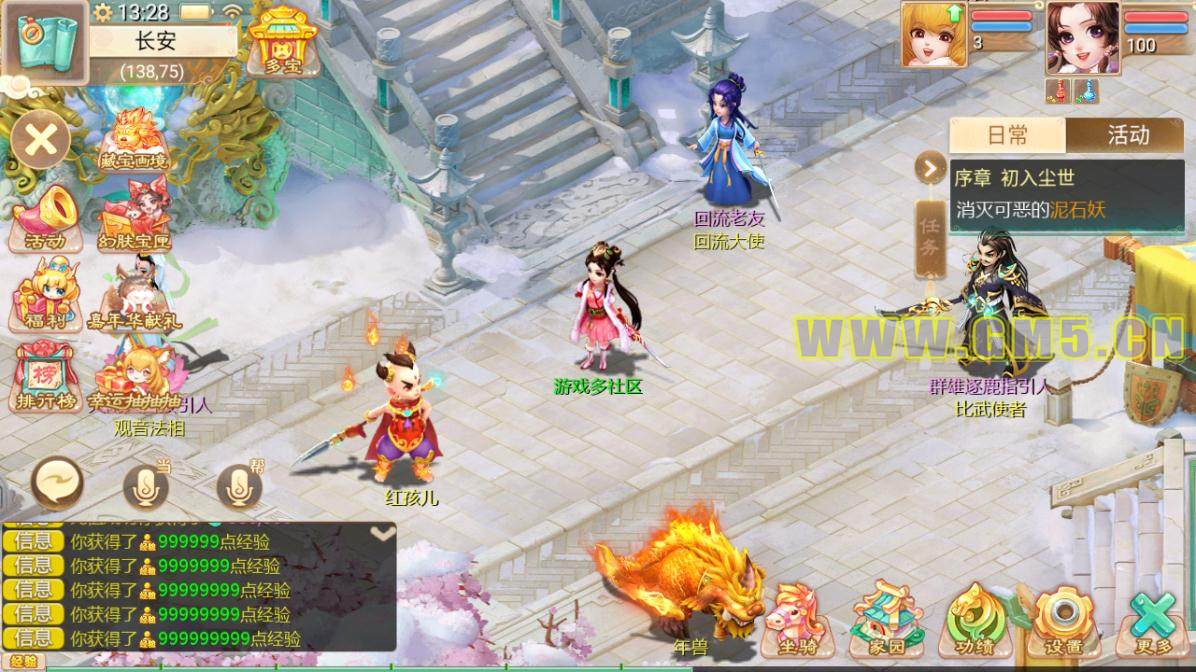1196x672 pixels.
Task: Activate the 当 voice chat microphone
Action: [146, 486]
